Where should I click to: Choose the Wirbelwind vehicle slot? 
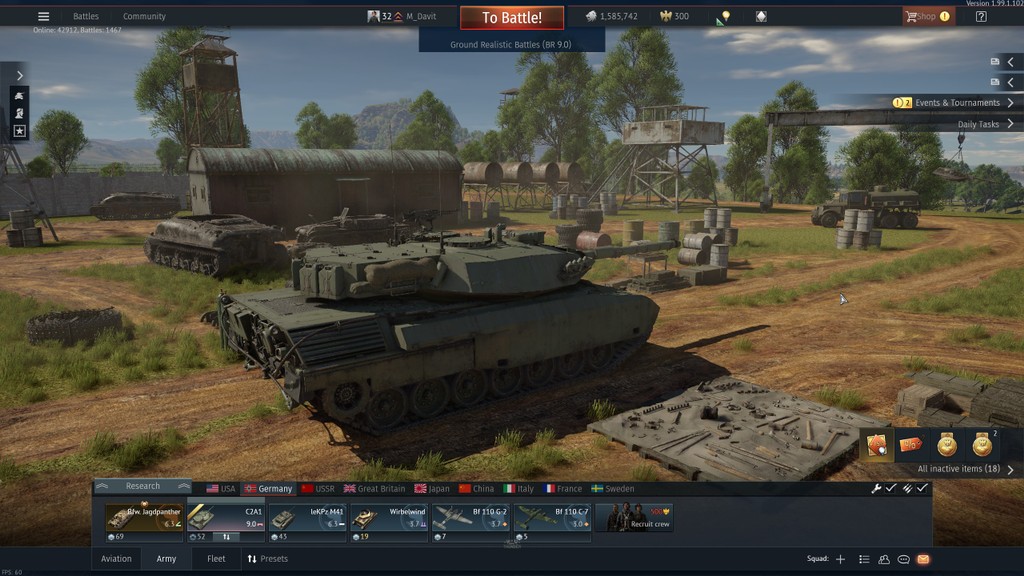coord(389,518)
